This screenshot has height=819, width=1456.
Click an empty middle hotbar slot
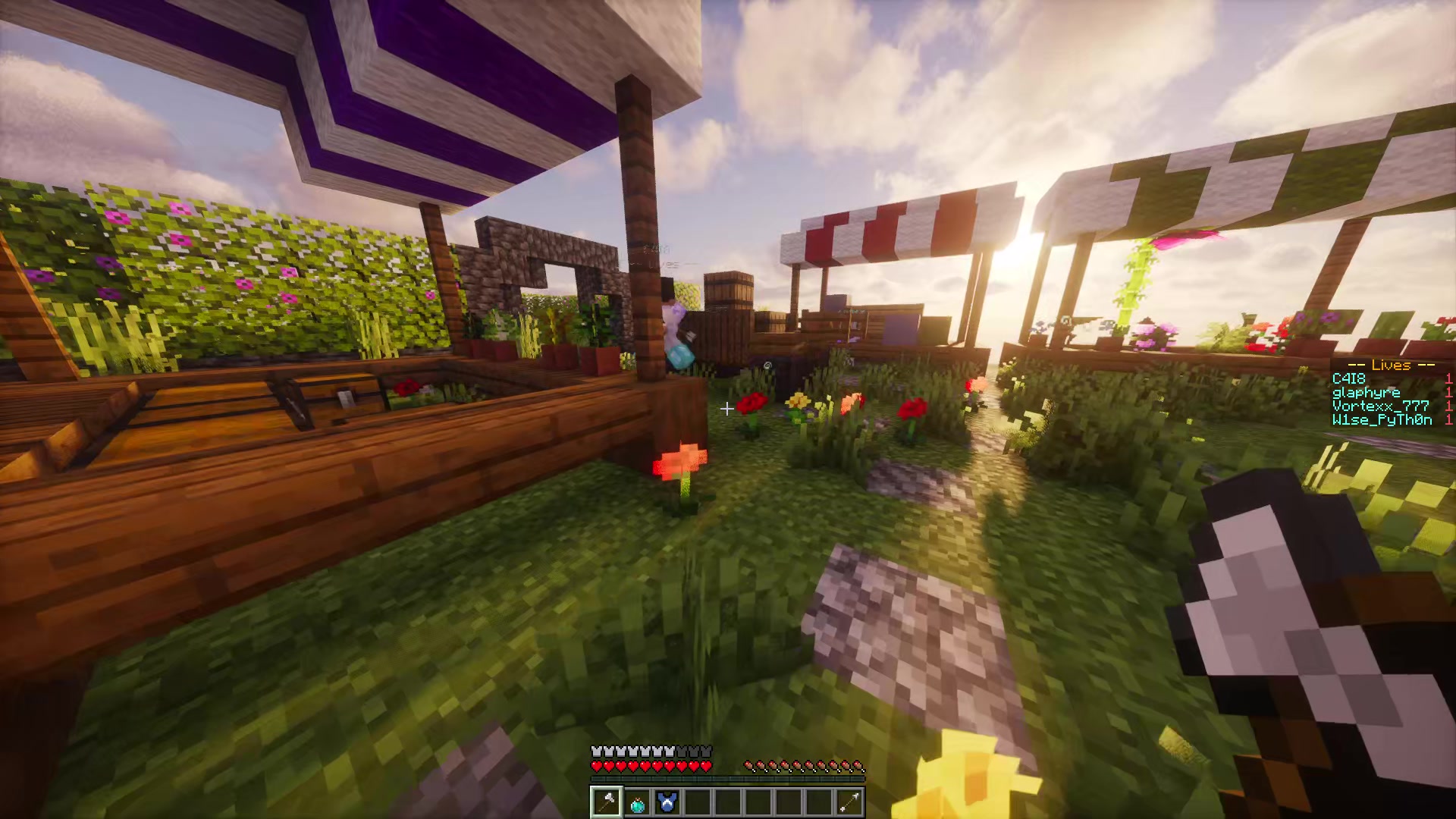coord(728,802)
